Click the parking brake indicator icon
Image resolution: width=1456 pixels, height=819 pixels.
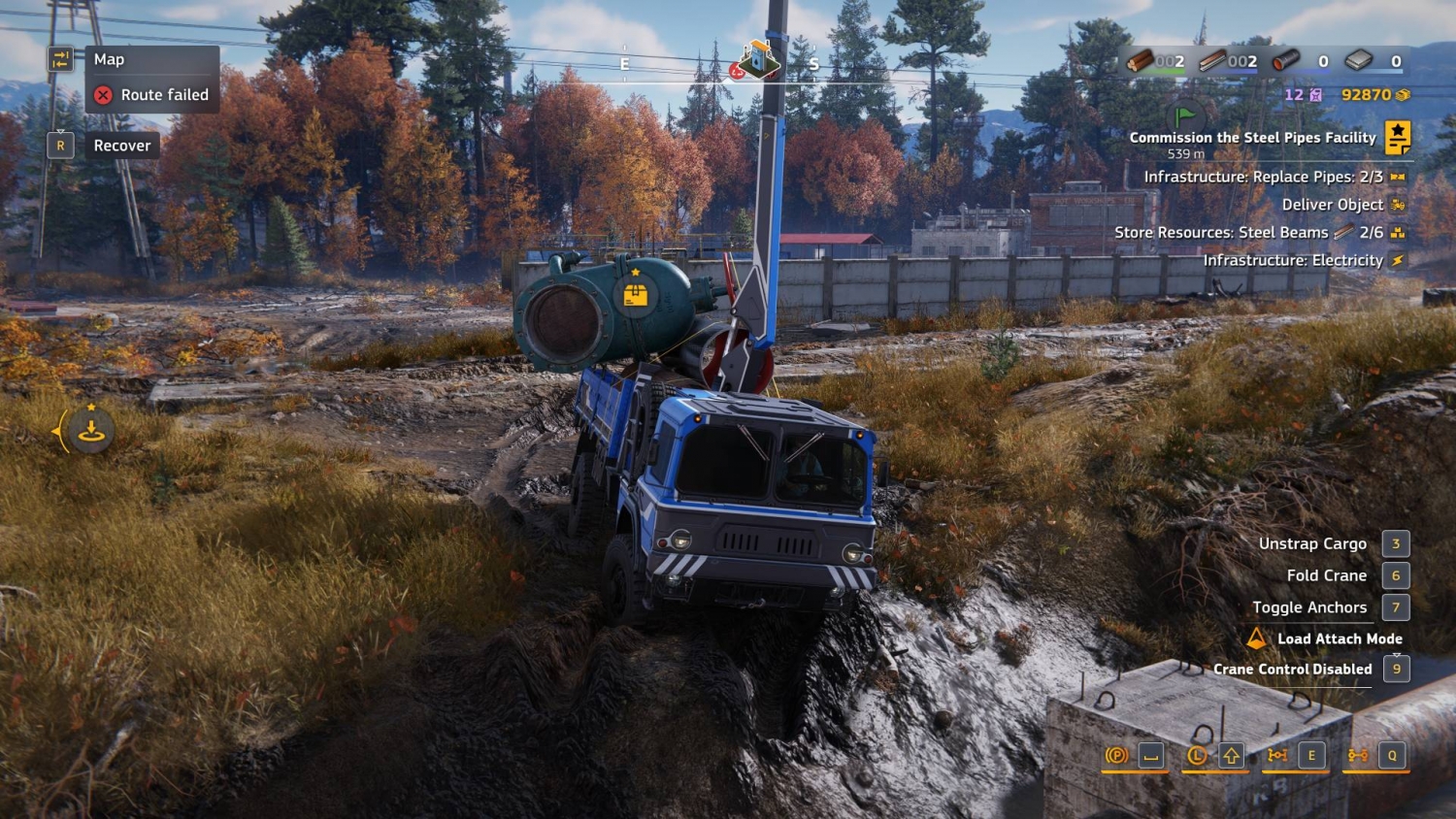click(x=1116, y=755)
